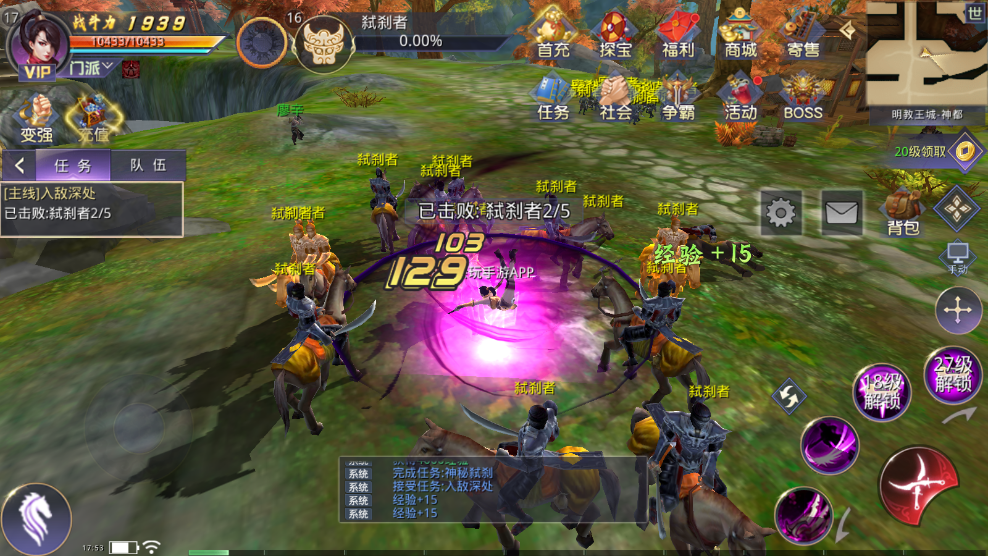The image size is (988, 556).
Task: Open the 寄售 consignment market
Action: [x=802, y=35]
